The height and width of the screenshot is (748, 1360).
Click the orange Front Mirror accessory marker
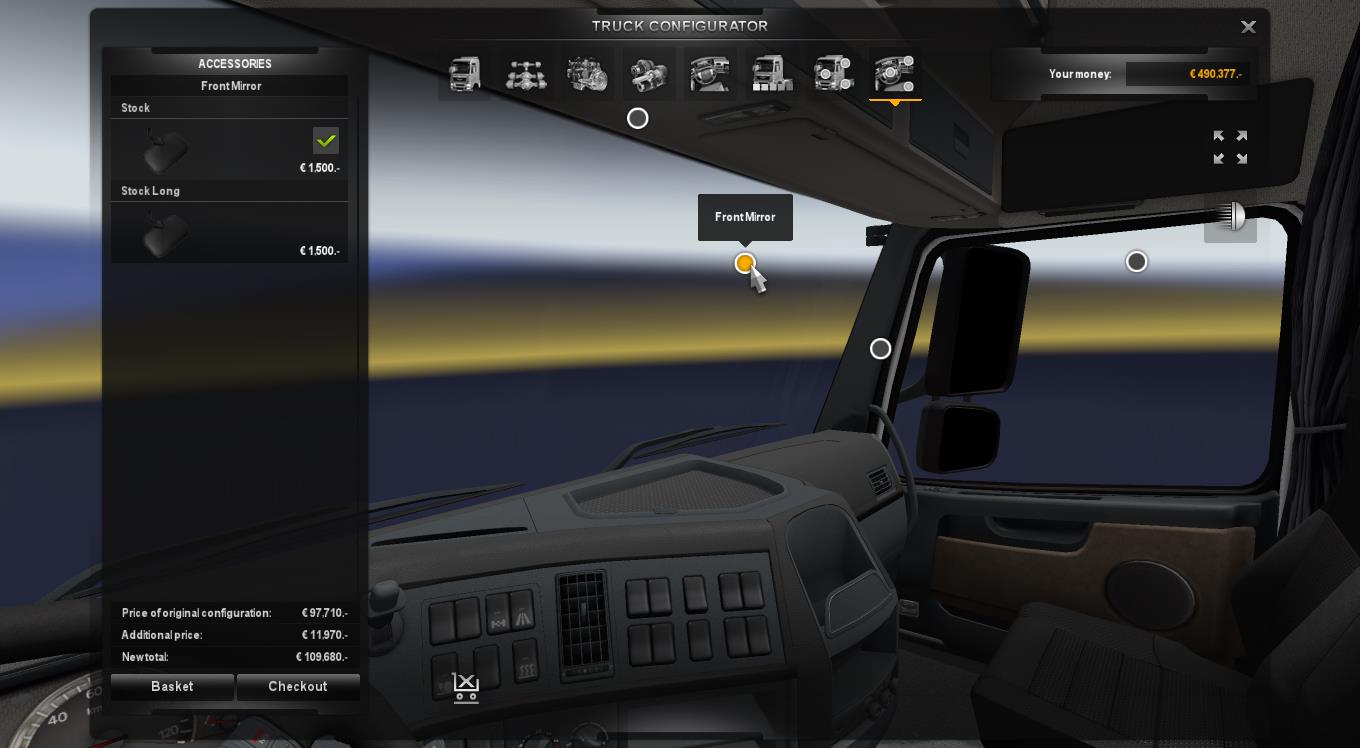[744, 263]
